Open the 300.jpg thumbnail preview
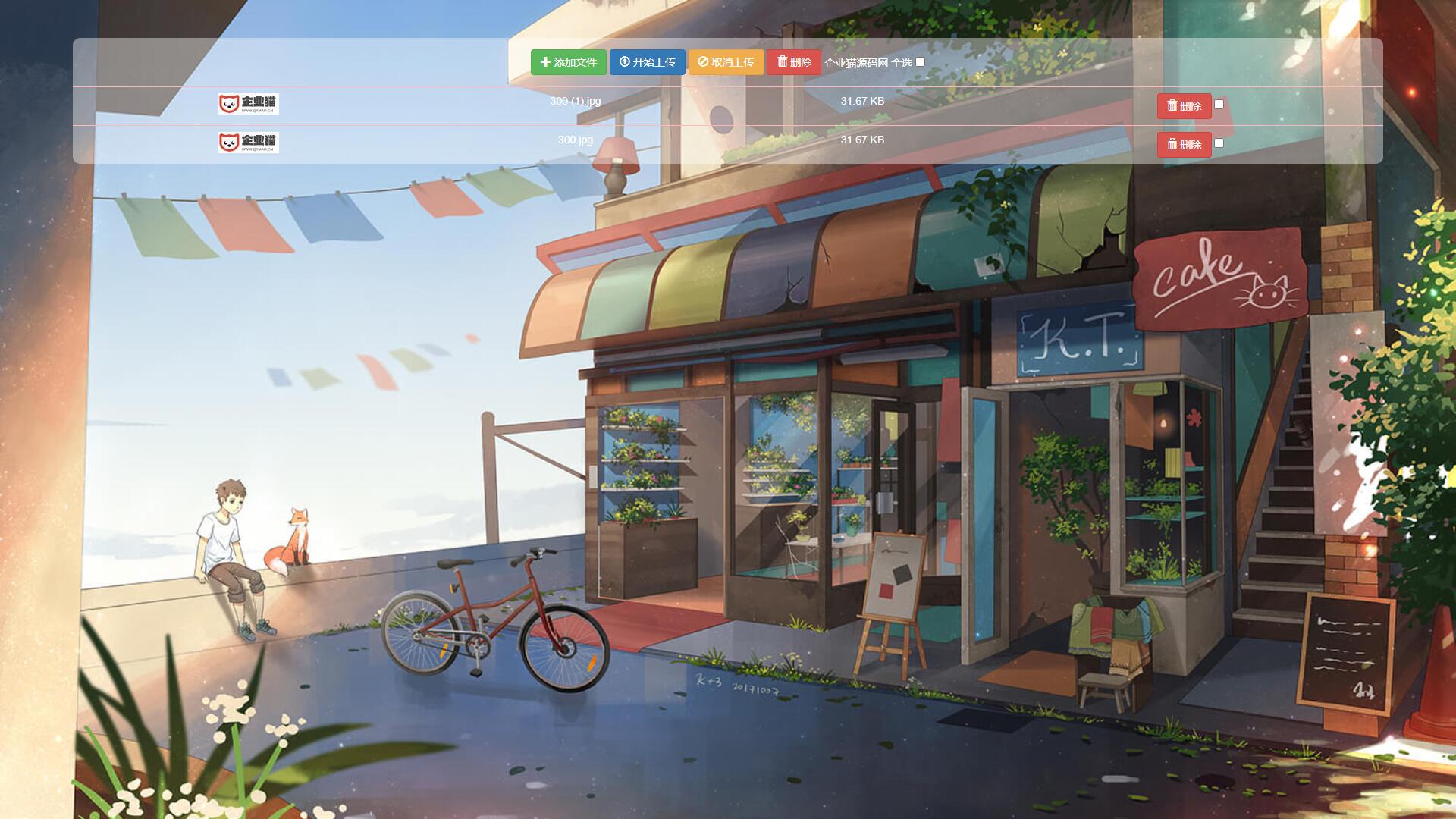 click(249, 143)
